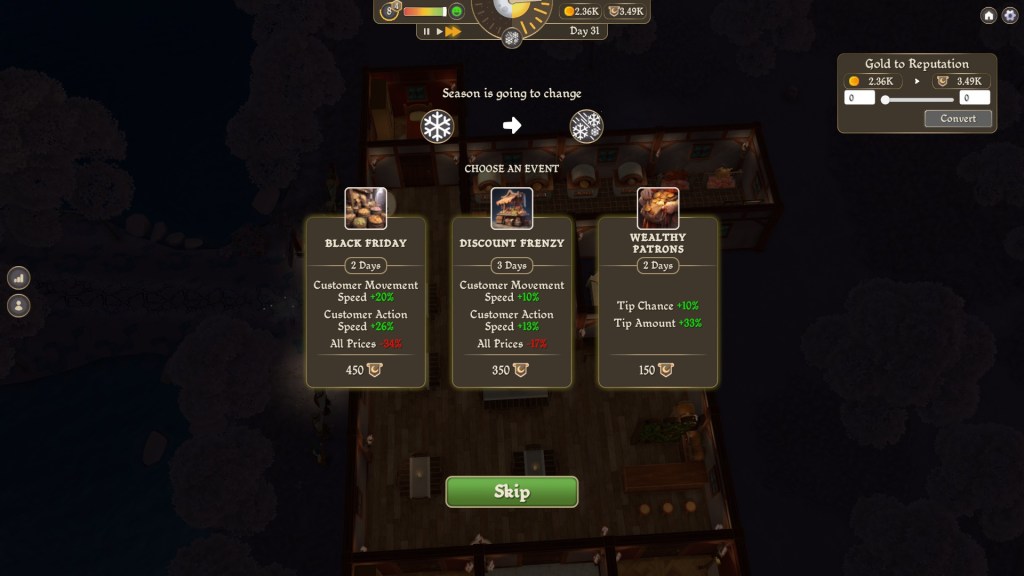Set game speed to normal play

[439, 32]
